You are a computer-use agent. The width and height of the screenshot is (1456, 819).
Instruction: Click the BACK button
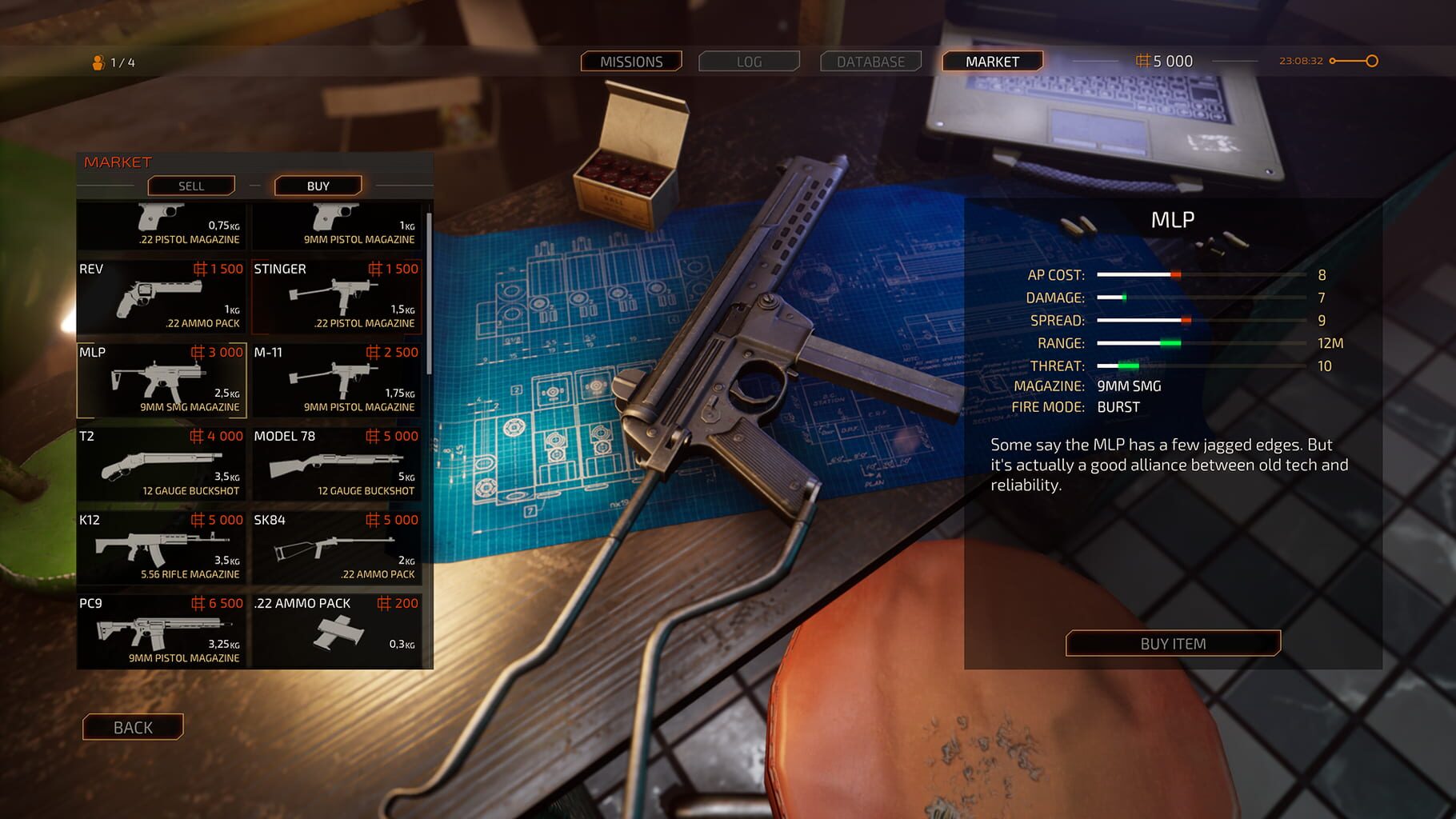click(x=132, y=727)
